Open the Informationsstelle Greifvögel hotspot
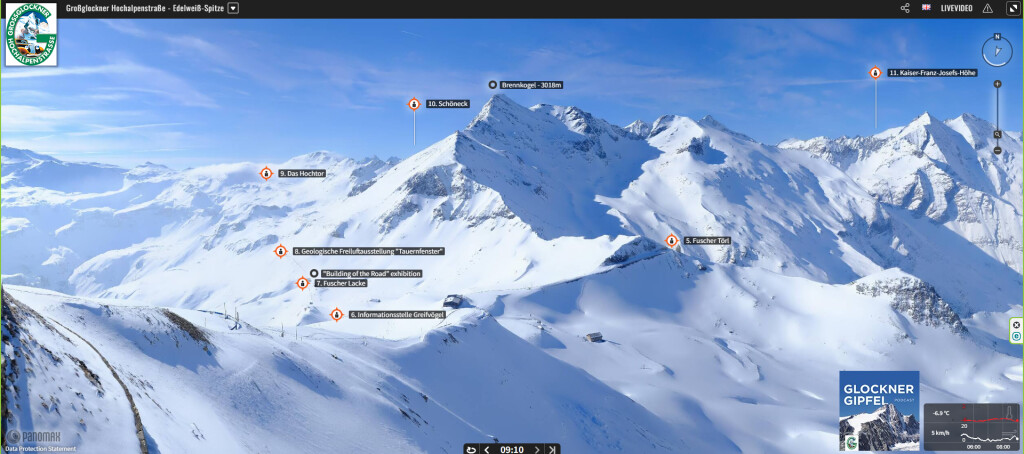The height and width of the screenshot is (454, 1024). 337,314
